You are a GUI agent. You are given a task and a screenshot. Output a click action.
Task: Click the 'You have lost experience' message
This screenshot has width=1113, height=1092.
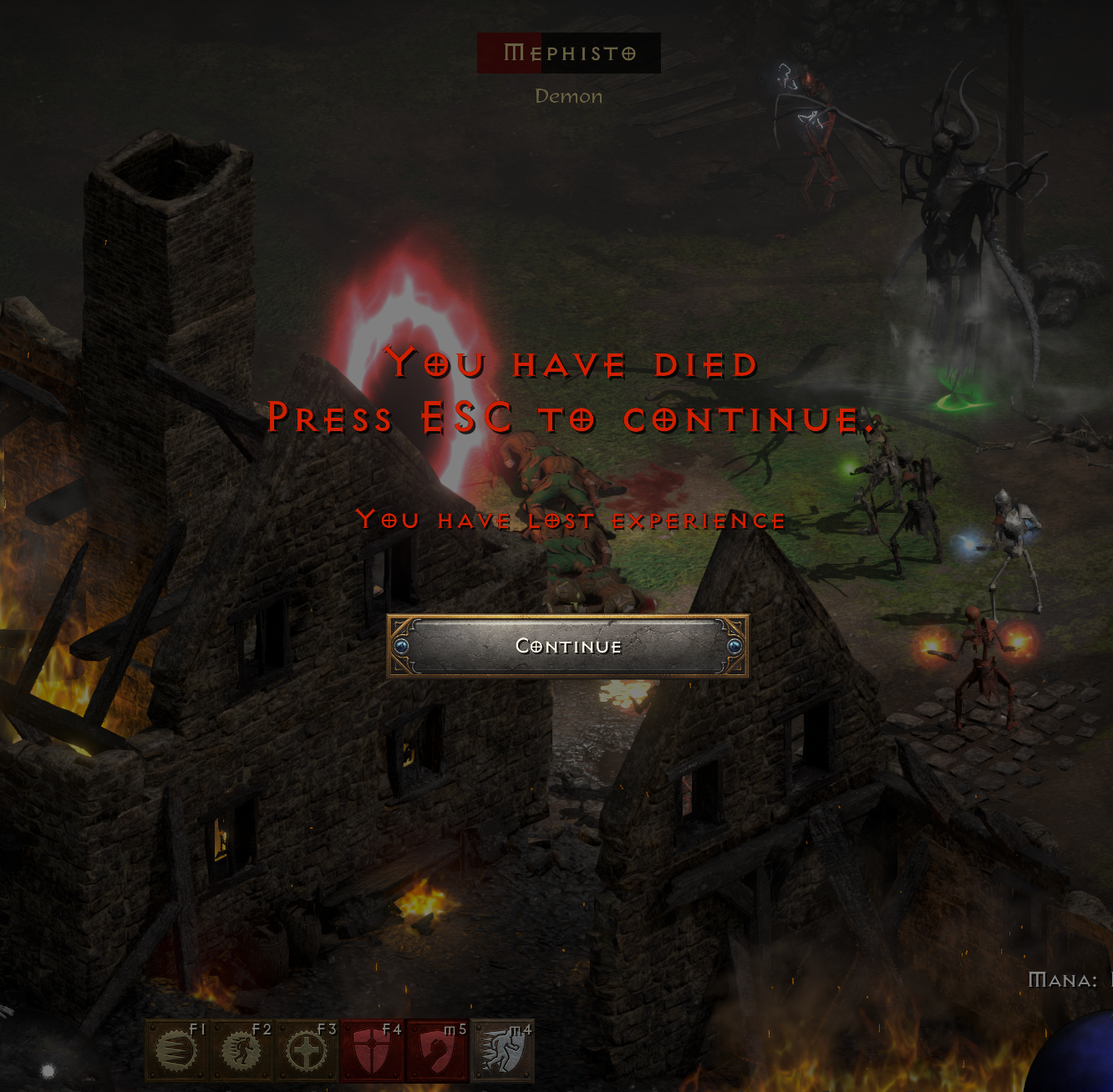pyautogui.click(x=571, y=520)
